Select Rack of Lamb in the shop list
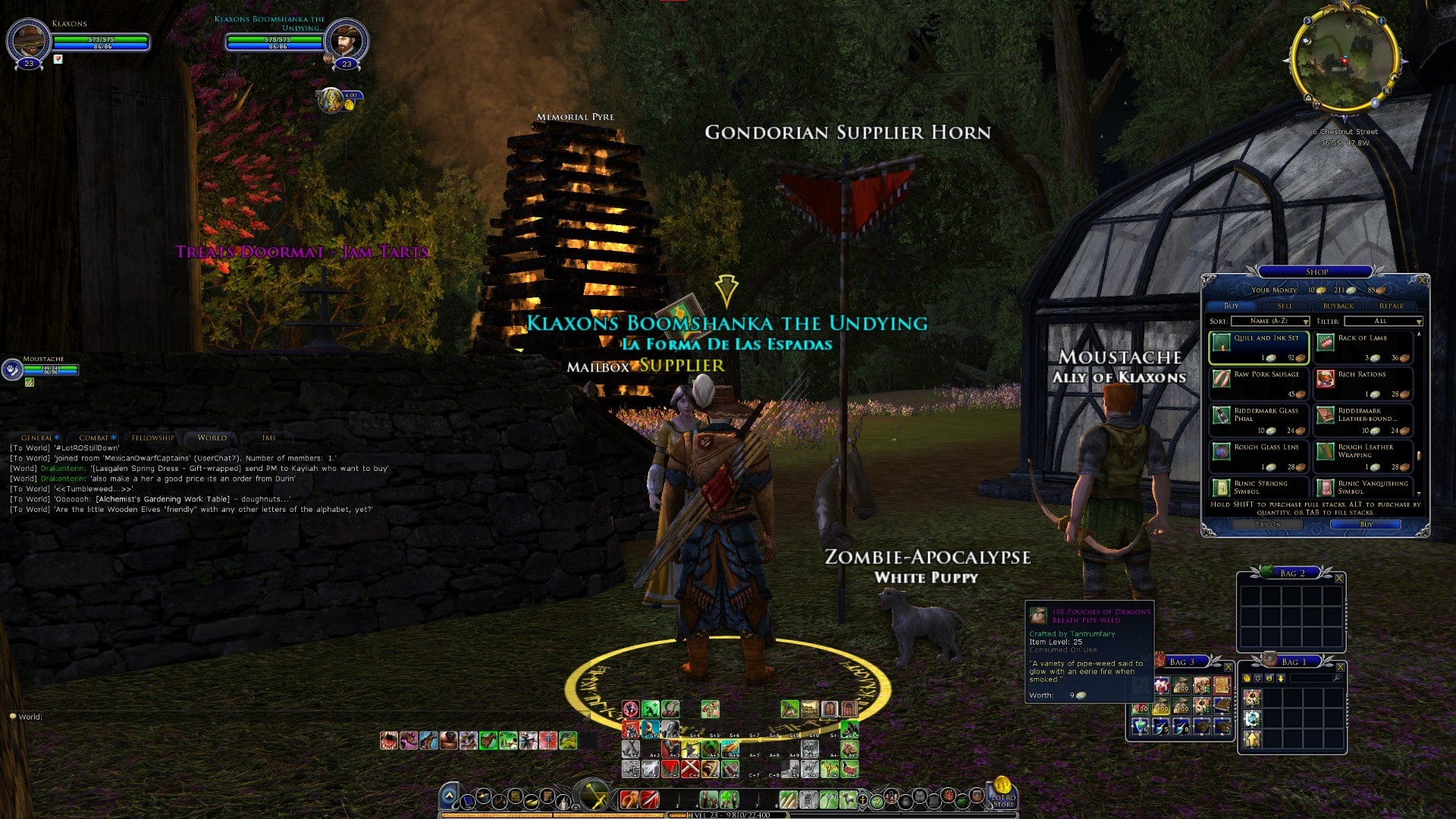The image size is (1456, 819). click(x=1363, y=347)
